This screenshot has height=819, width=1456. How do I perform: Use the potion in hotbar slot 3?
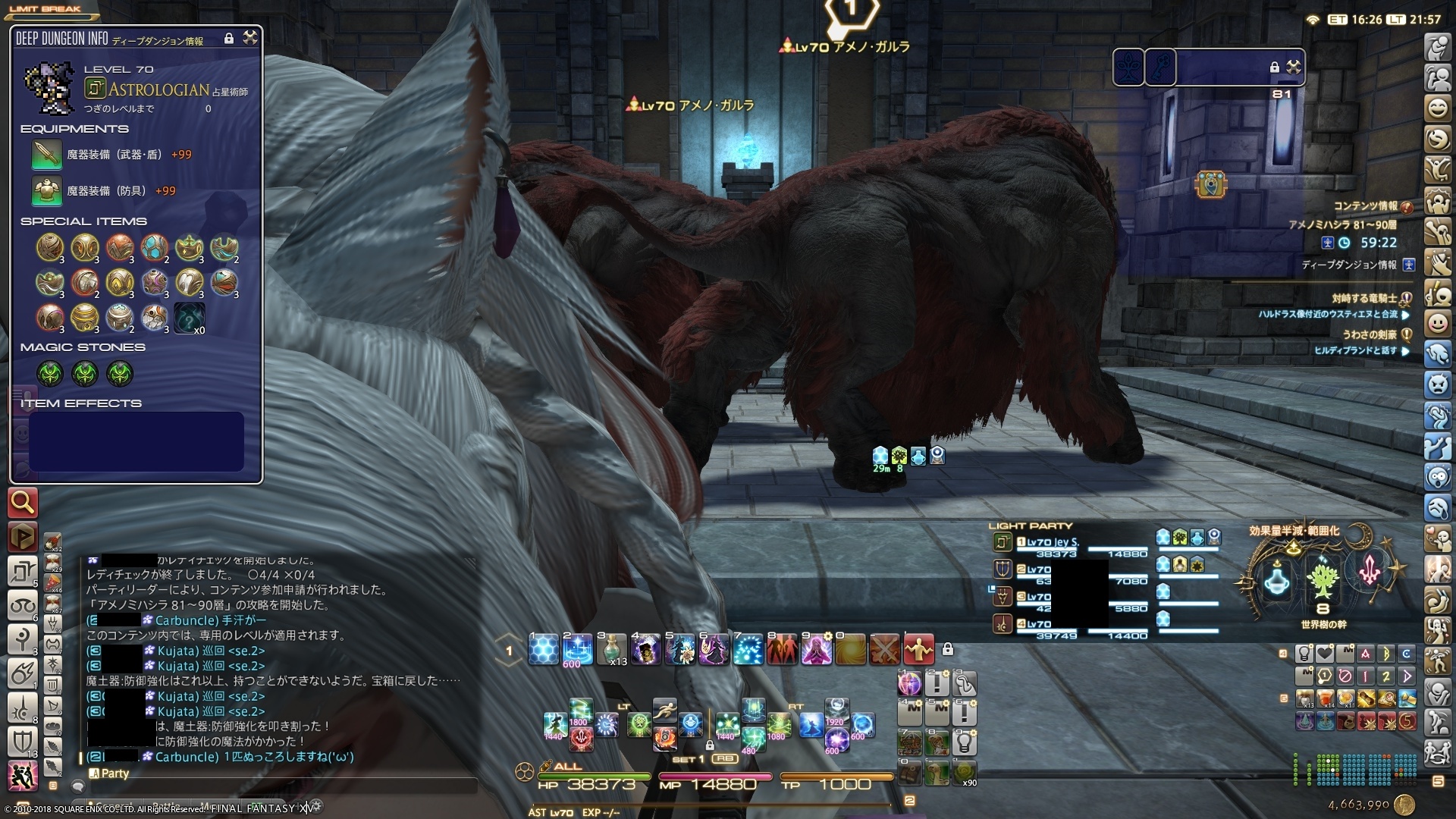(611, 650)
